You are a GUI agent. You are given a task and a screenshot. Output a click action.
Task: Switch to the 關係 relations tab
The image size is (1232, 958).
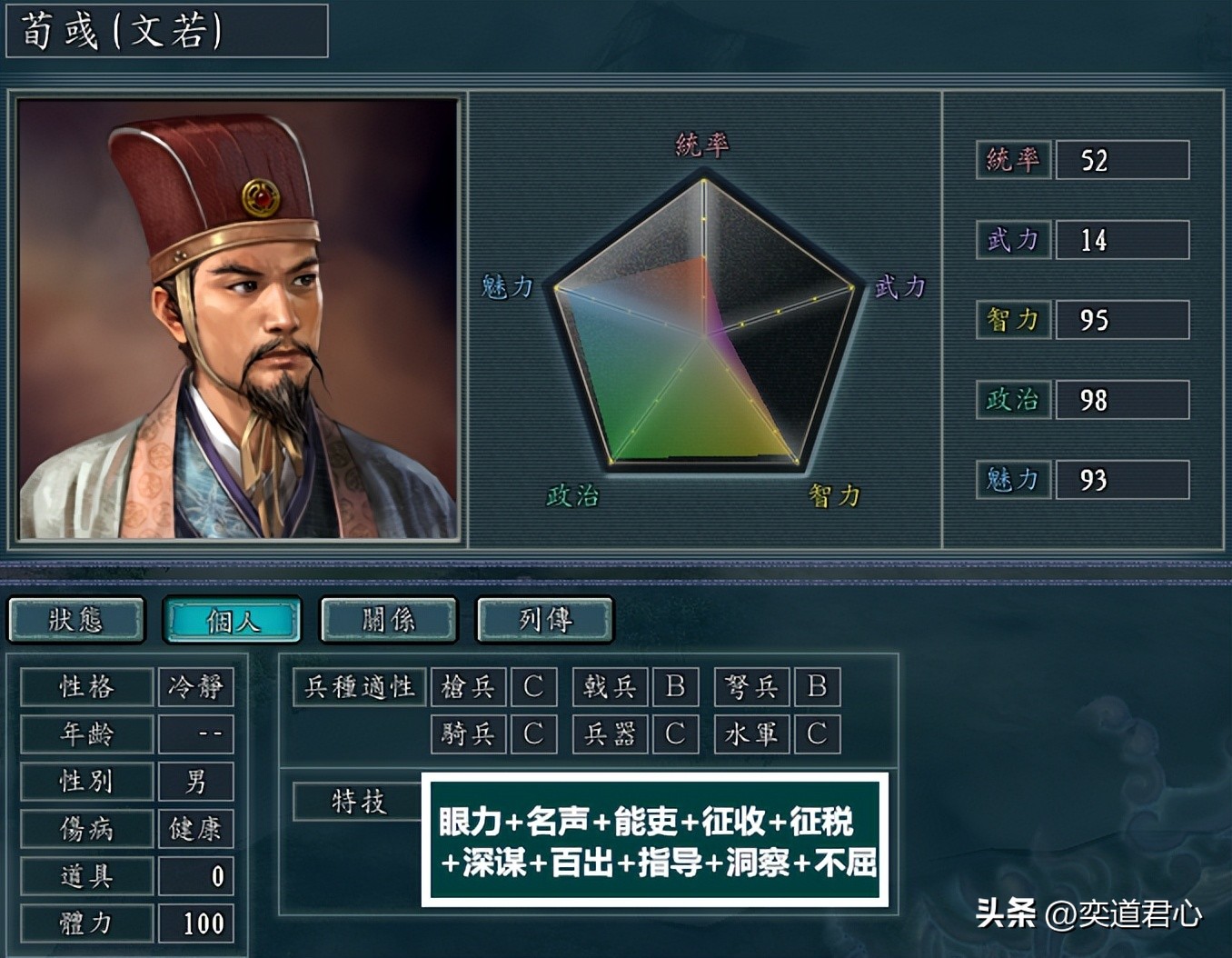click(388, 619)
